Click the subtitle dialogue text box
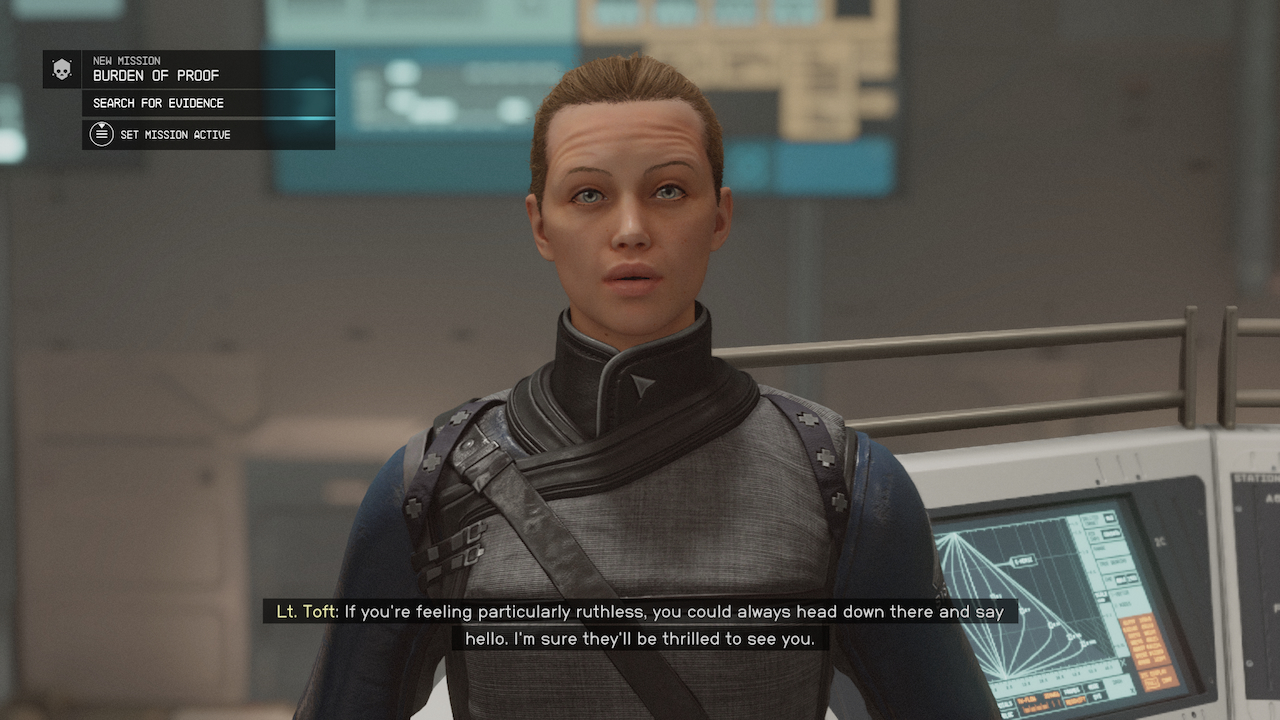 coord(640,623)
